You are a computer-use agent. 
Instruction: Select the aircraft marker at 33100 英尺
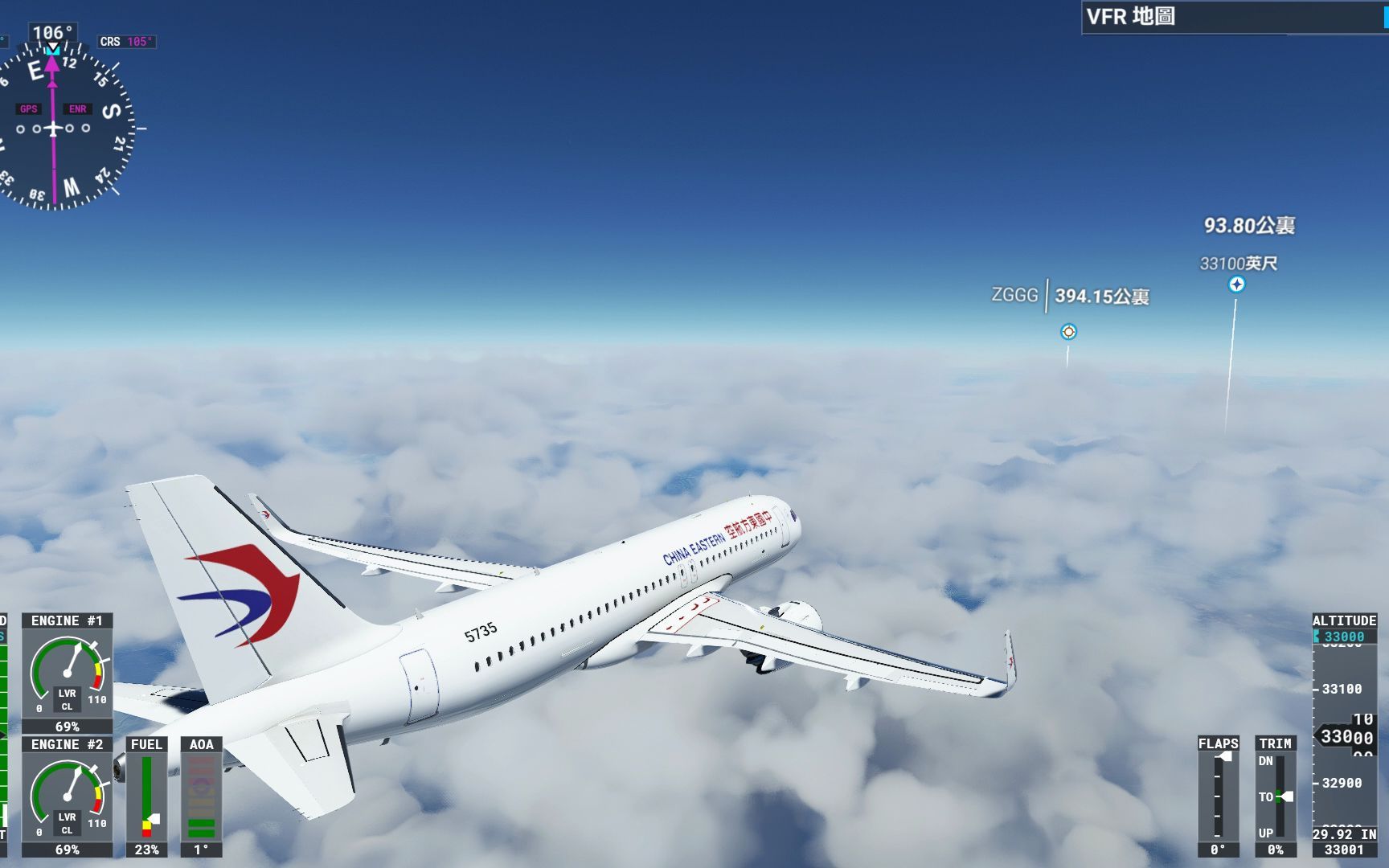tap(1236, 285)
